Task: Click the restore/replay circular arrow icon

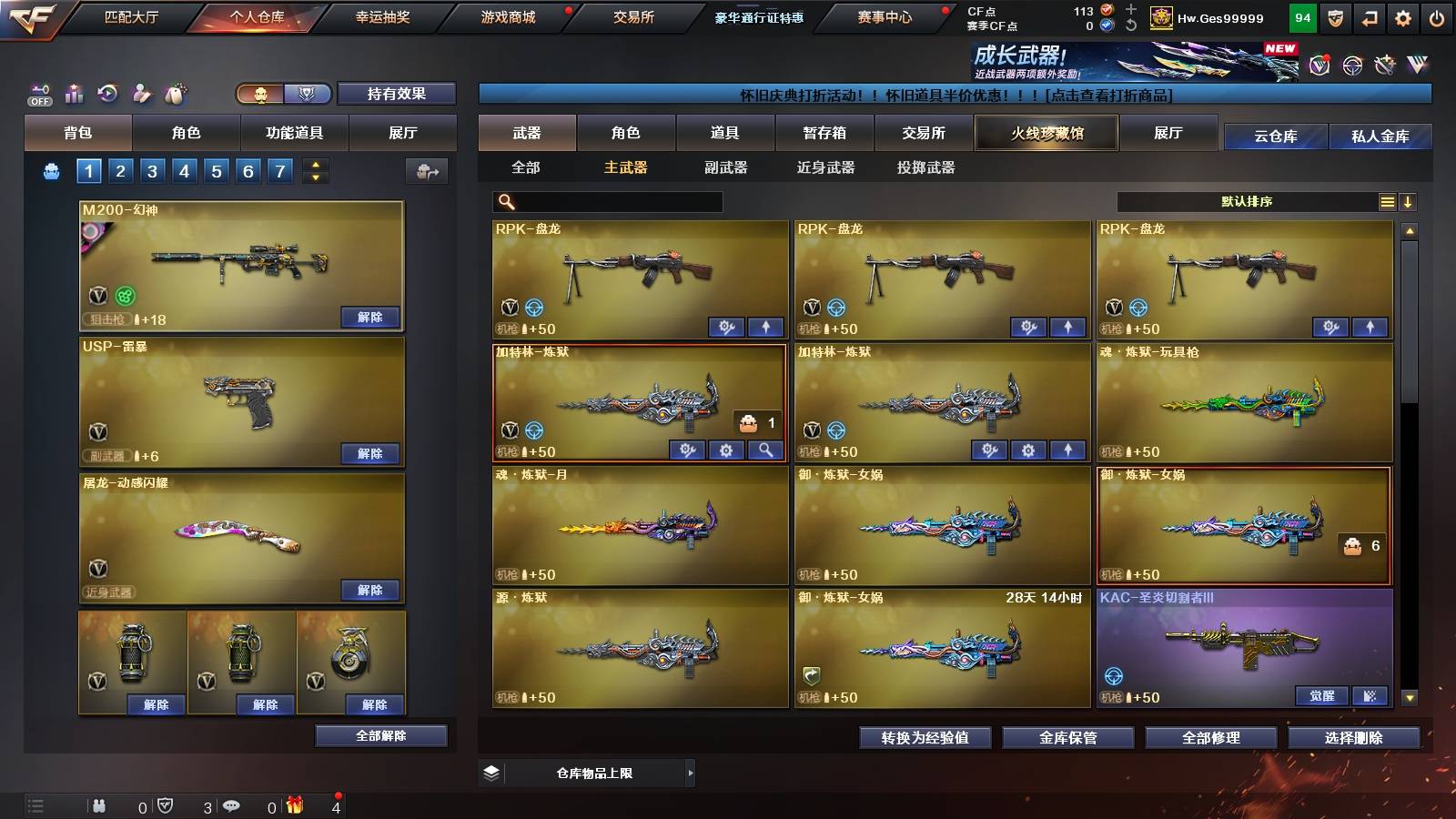Action: pyautogui.click(x=106, y=91)
